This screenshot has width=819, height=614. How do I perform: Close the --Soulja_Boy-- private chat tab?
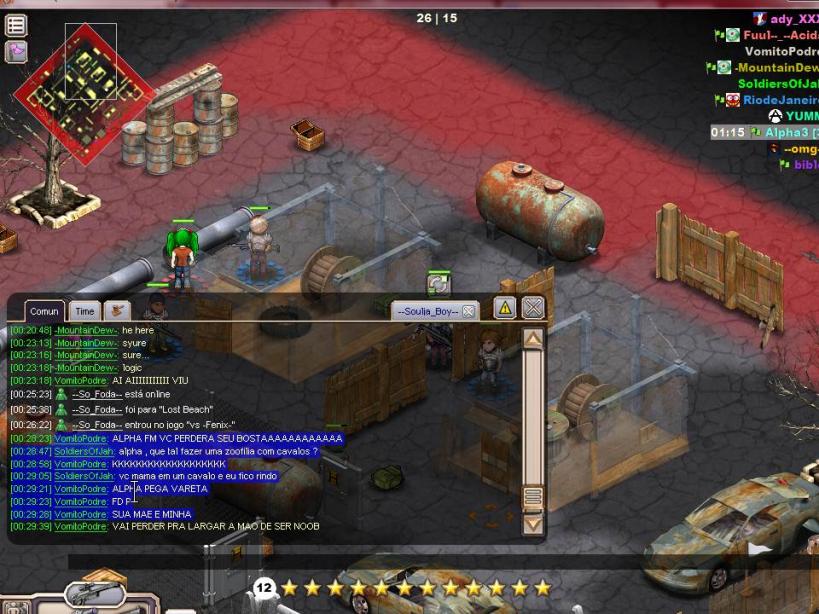(x=468, y=311)
